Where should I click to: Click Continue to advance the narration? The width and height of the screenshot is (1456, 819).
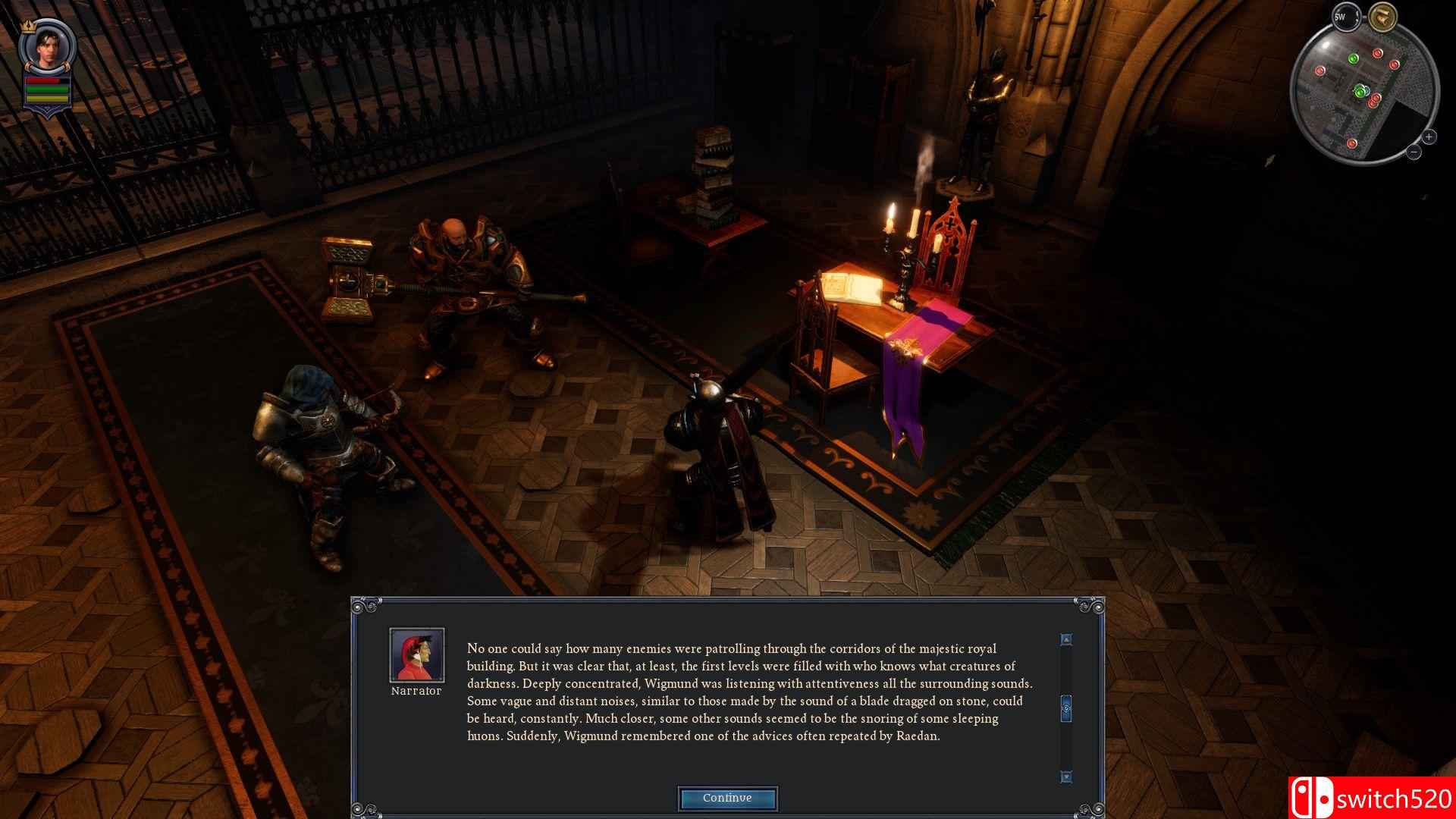click(726, 798)
